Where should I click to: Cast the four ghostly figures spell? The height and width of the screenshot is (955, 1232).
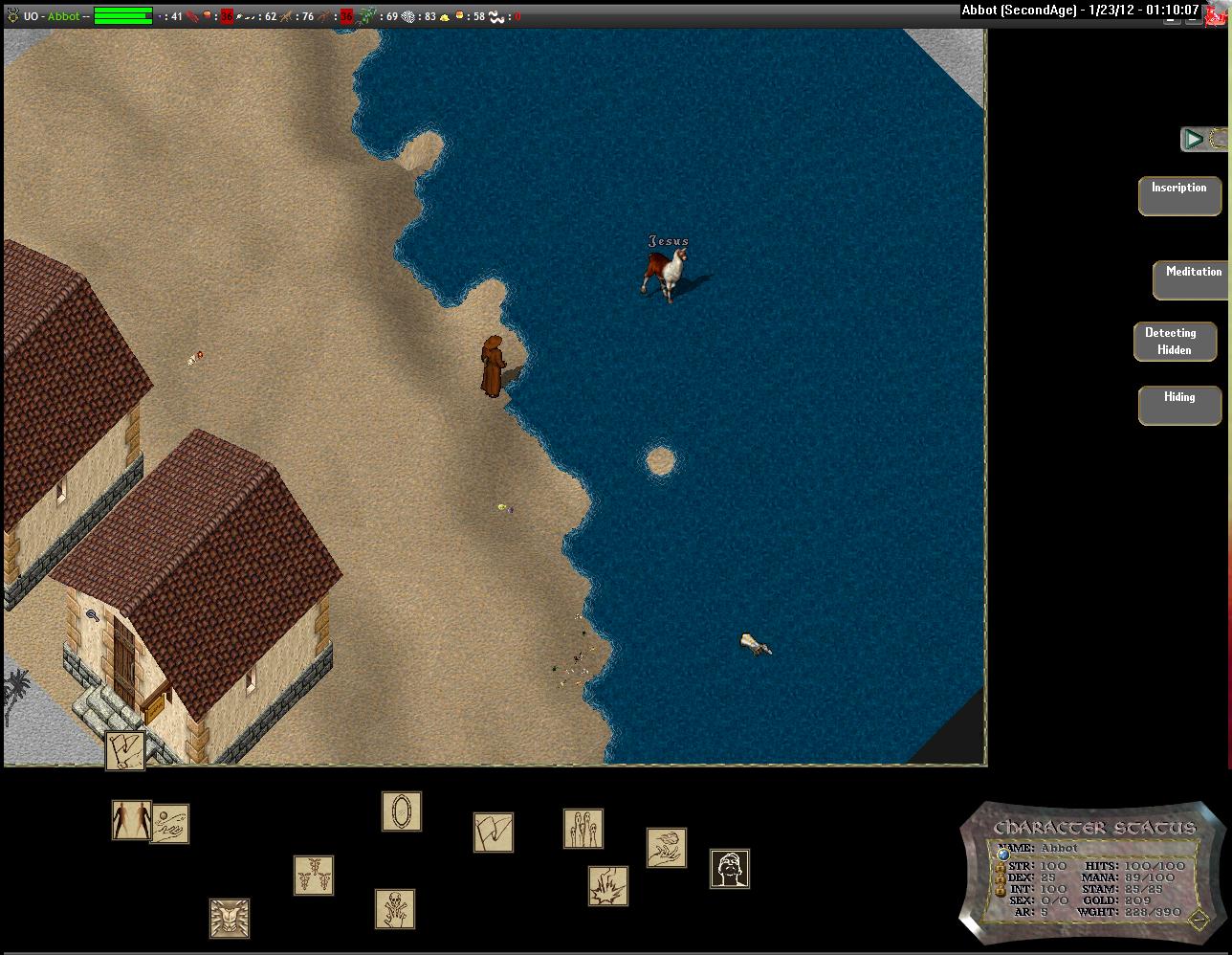pos(583,829)
